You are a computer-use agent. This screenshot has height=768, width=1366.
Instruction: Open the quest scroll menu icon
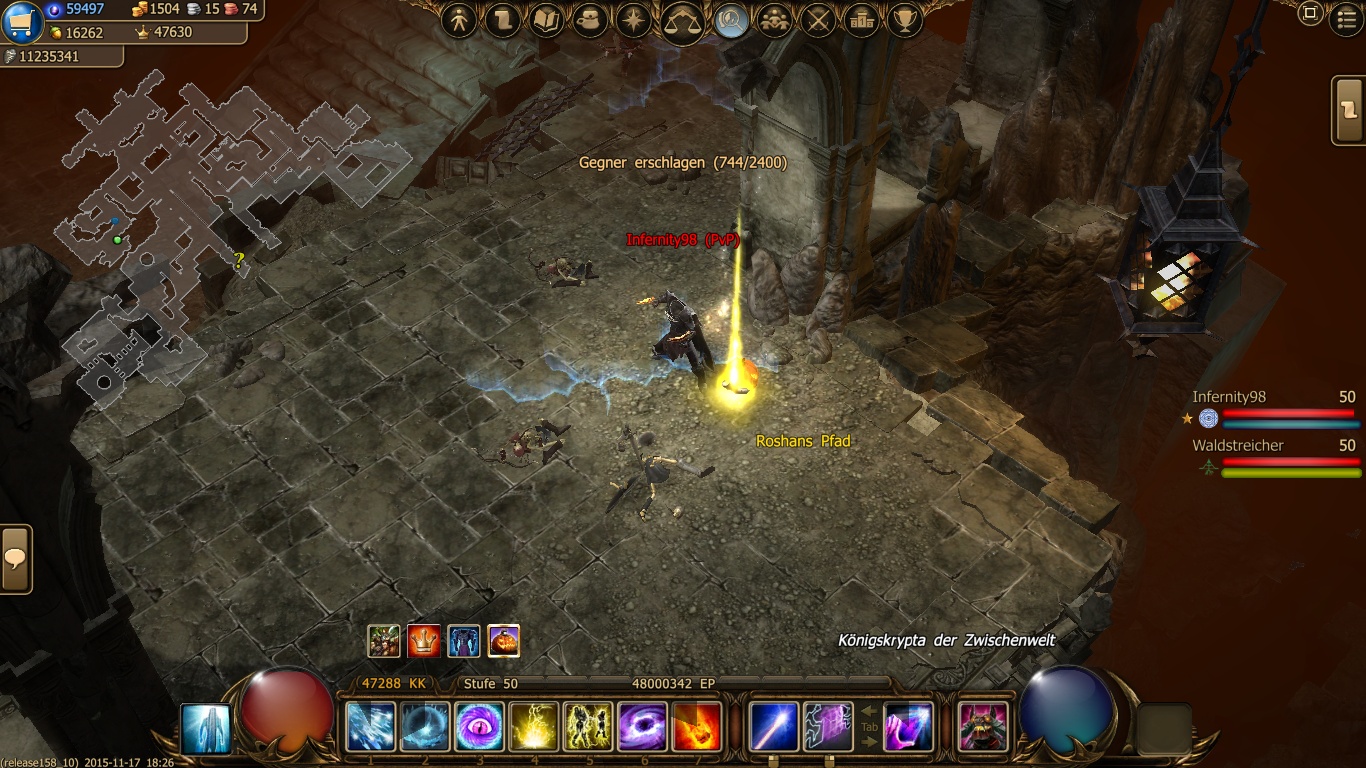(x=503, y=20)
